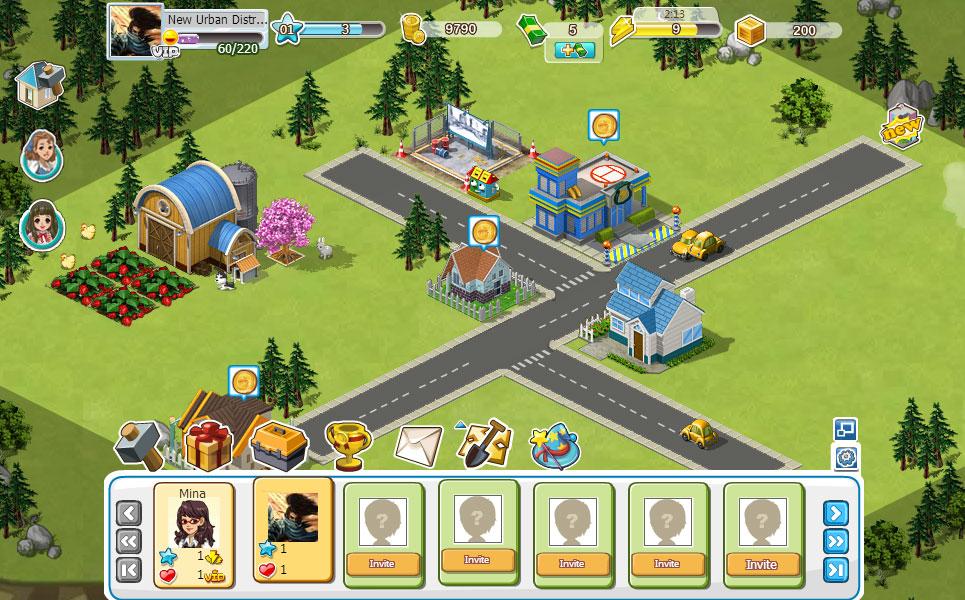The height and width of the screenshot is (600, 965).
Task: Show the gold trophy achievements
Action: point(348,444)
